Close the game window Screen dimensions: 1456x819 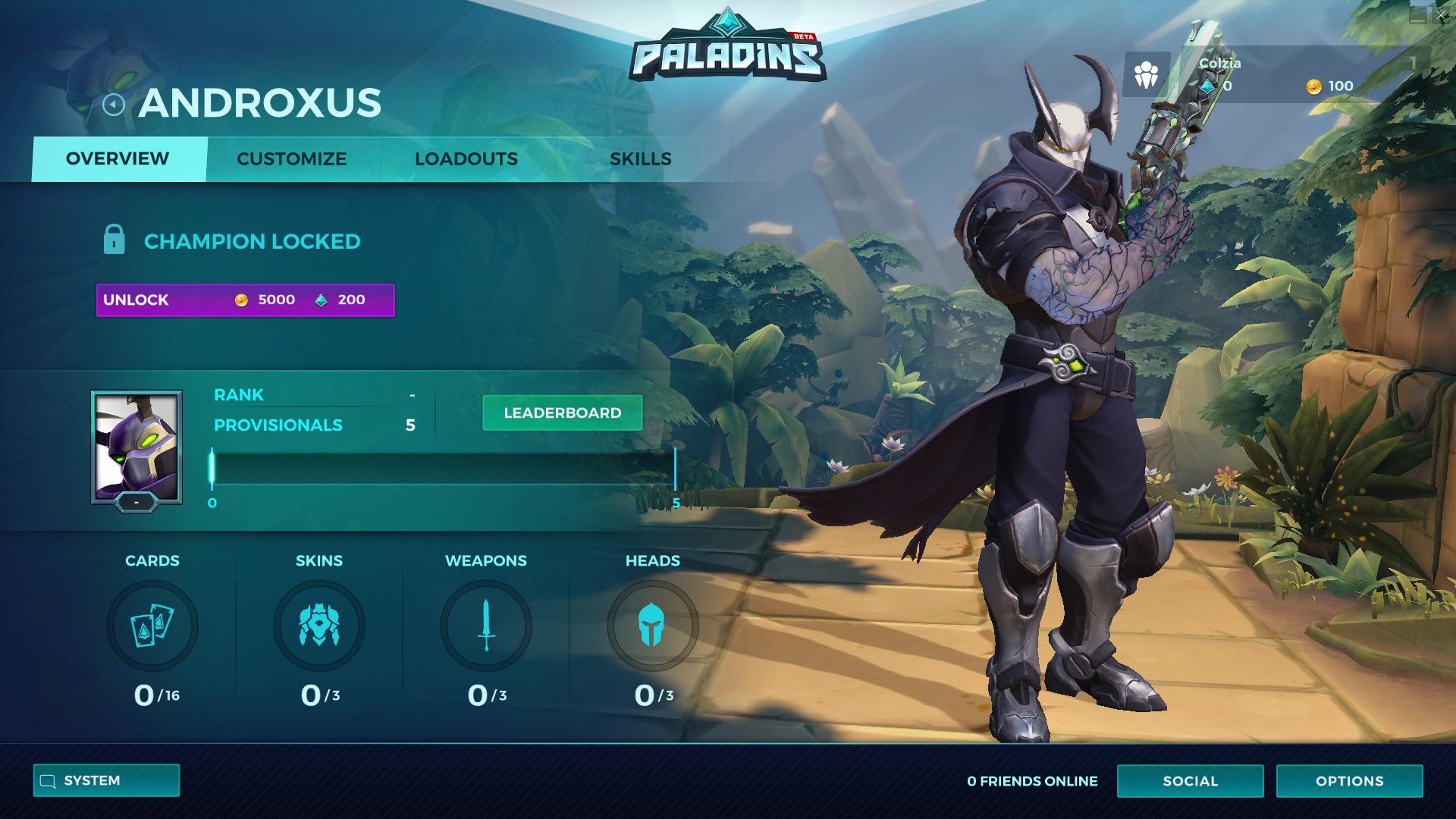[1441, 15]
